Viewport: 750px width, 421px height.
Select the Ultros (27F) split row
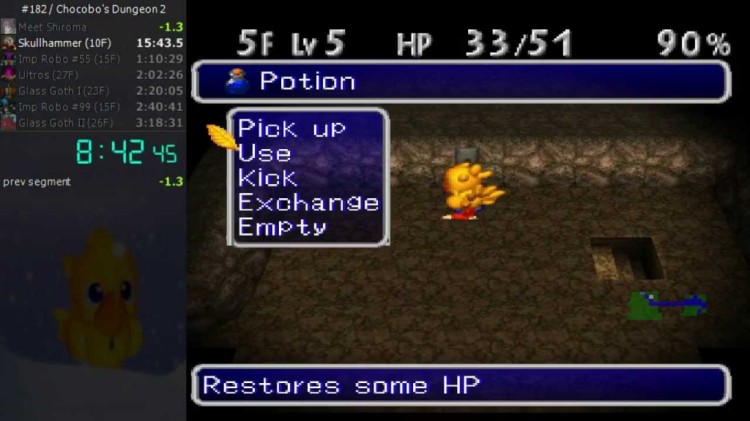click(x=93, y=74)
